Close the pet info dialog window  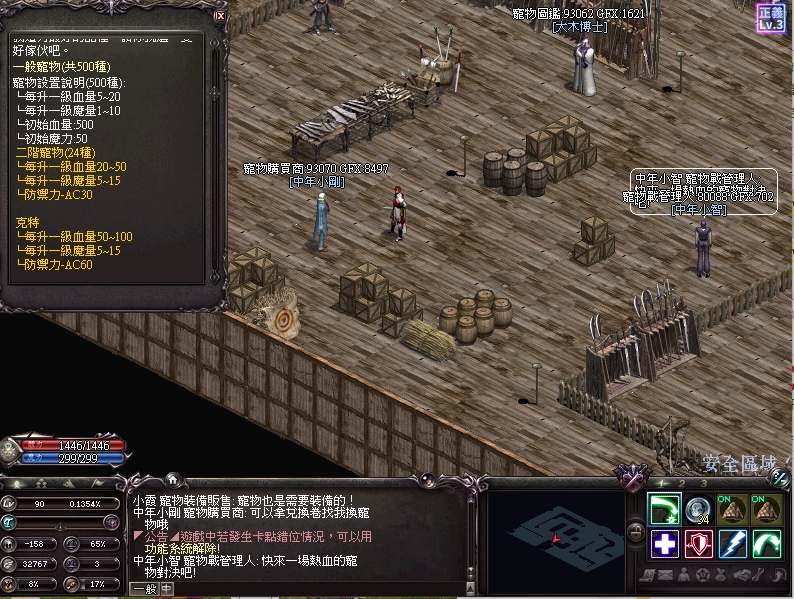click(x=220, y=16)
